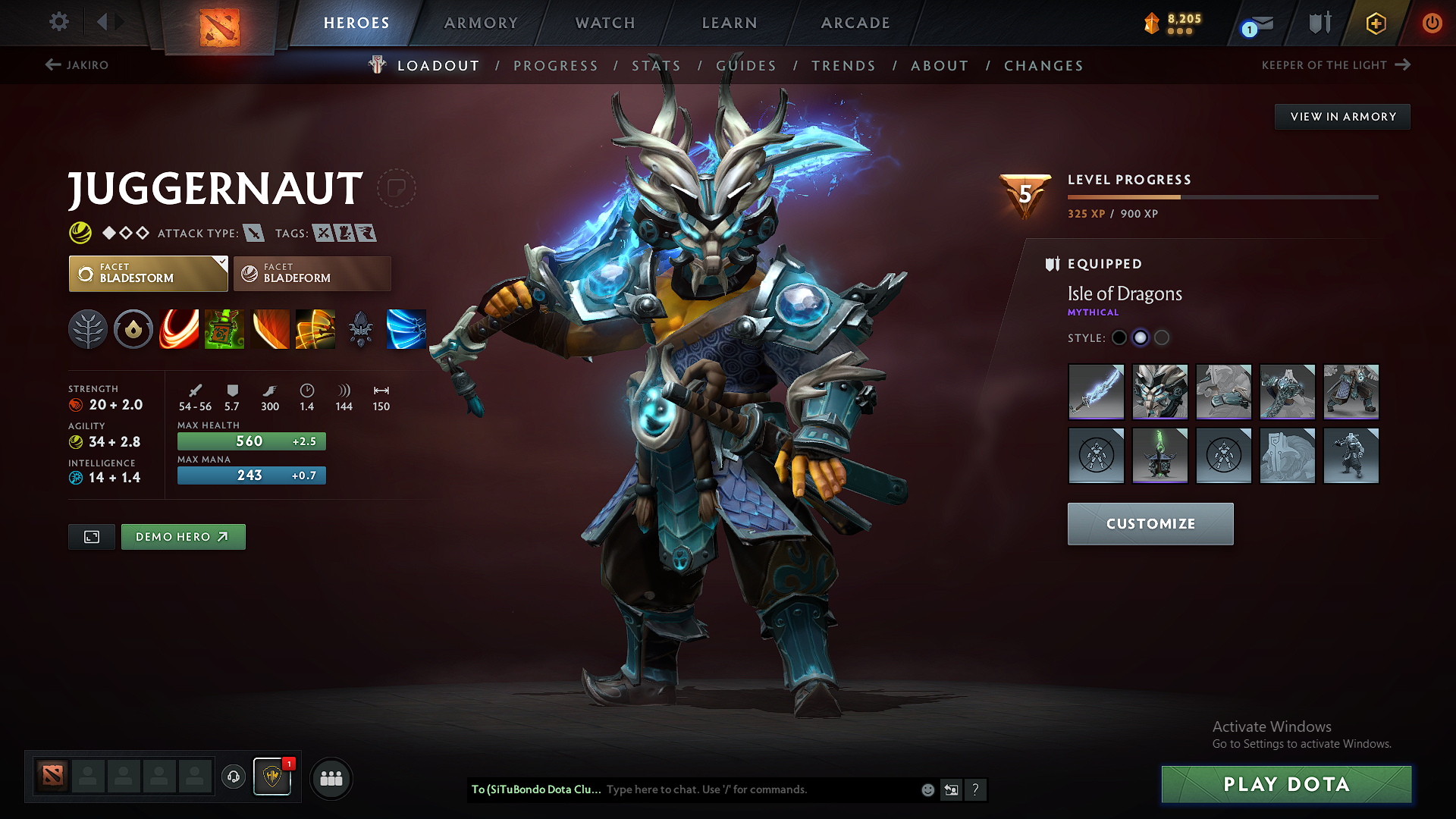Select the second equipped style dot
This screenshot has width=1456, height=819.
pos(1141,338)
